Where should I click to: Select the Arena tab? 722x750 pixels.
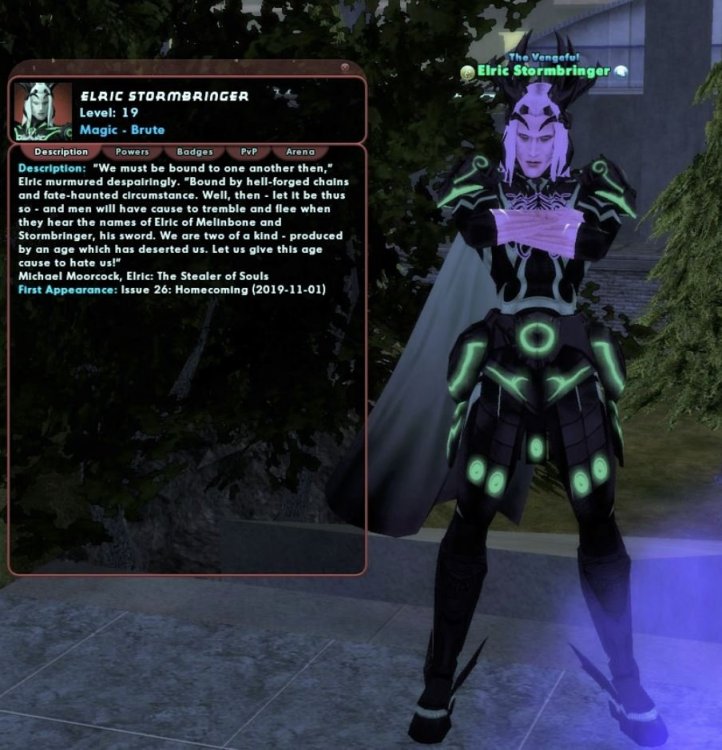tap(300, 152)
